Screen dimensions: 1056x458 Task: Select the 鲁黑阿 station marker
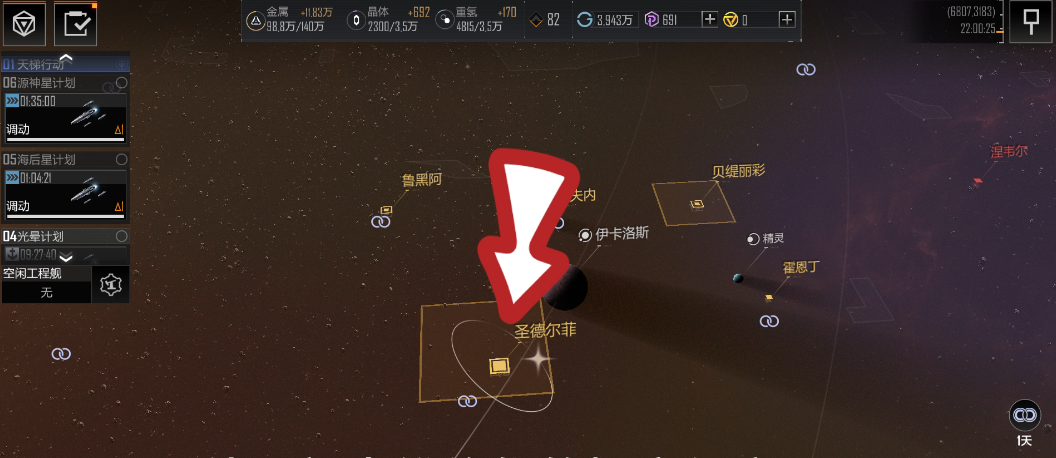pos(386,210)
